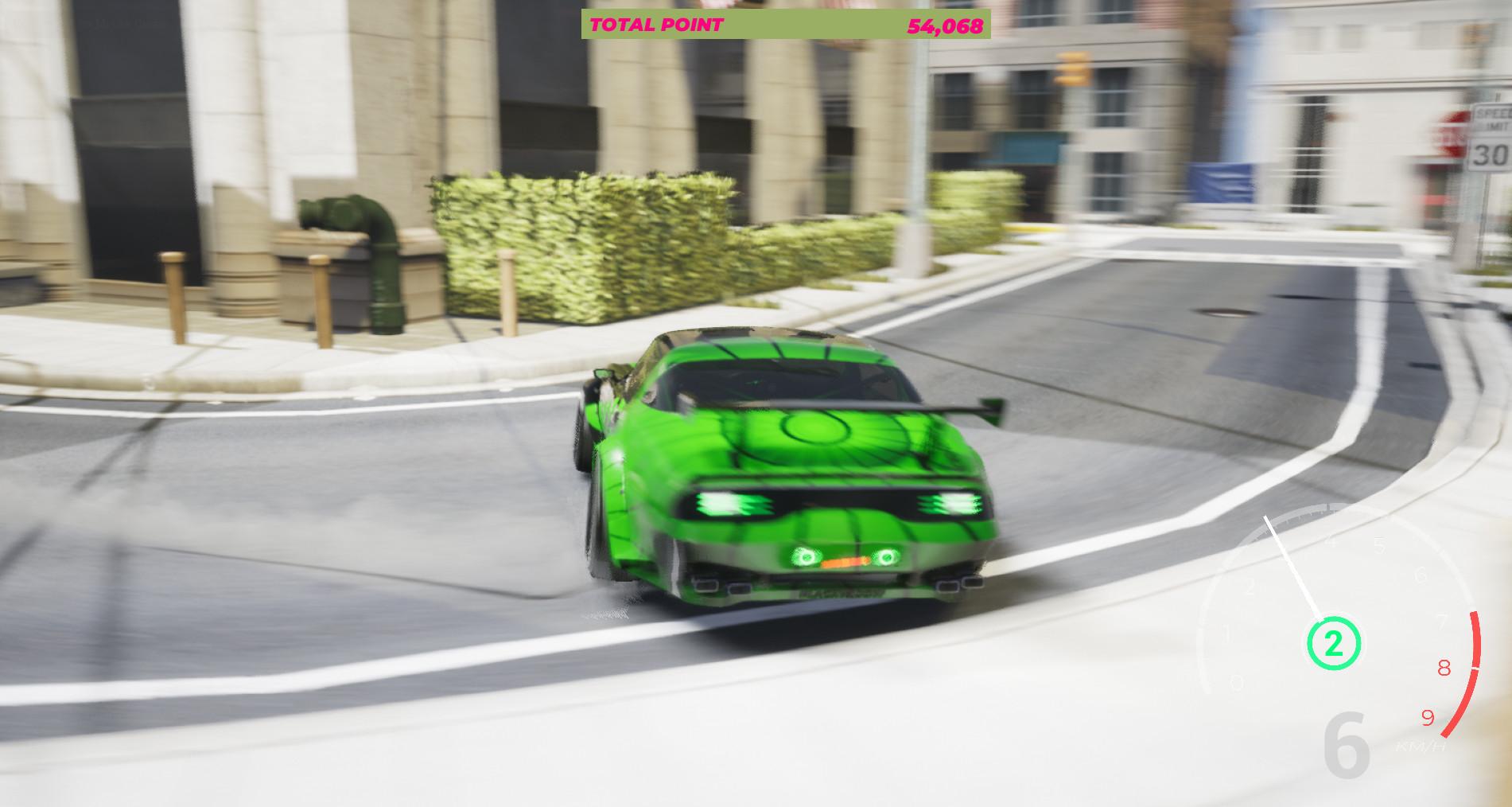Click the KM/H unit label
1512x807 pixels.
[1421, 748]
